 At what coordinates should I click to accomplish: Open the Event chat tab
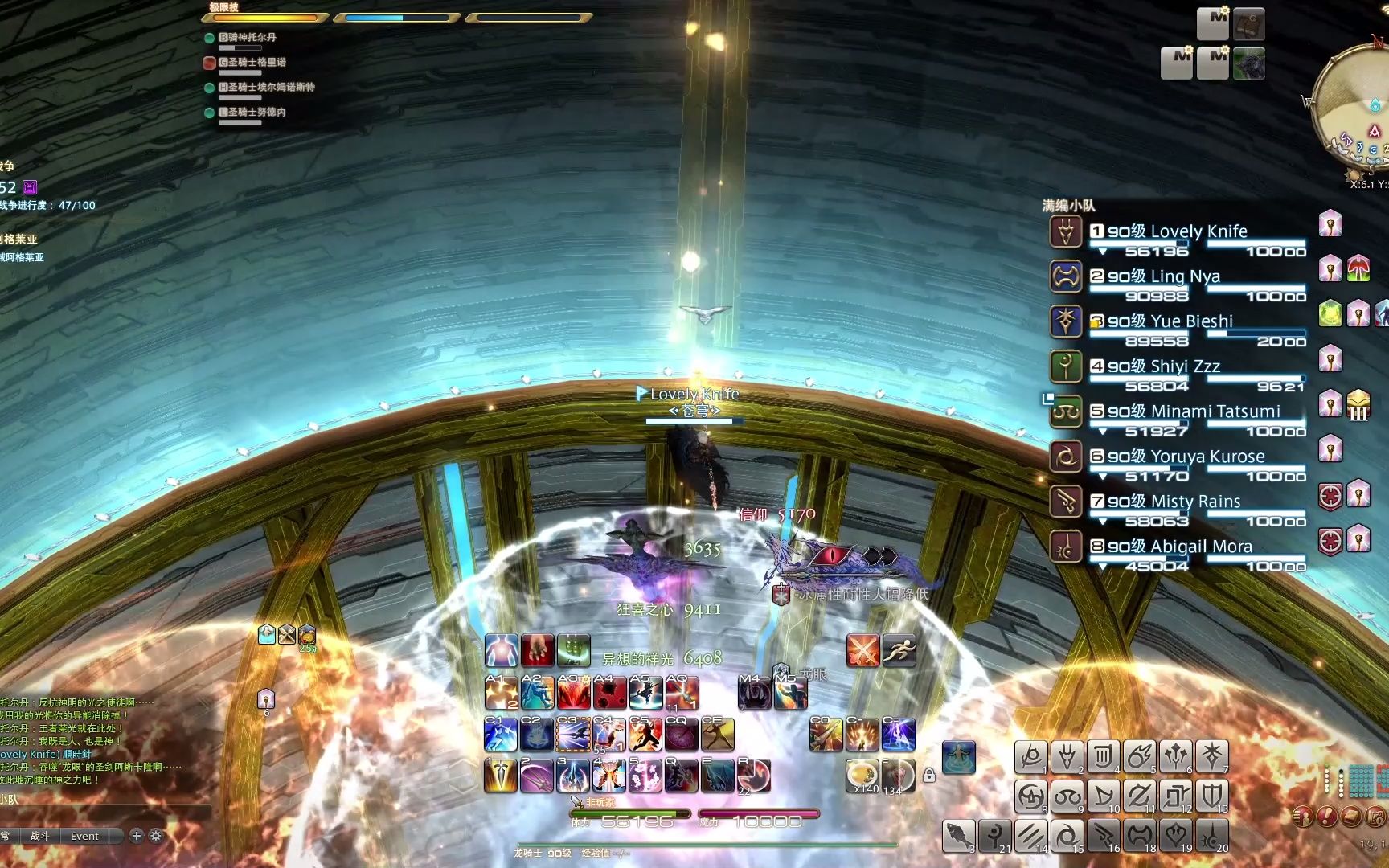point(84,836)
